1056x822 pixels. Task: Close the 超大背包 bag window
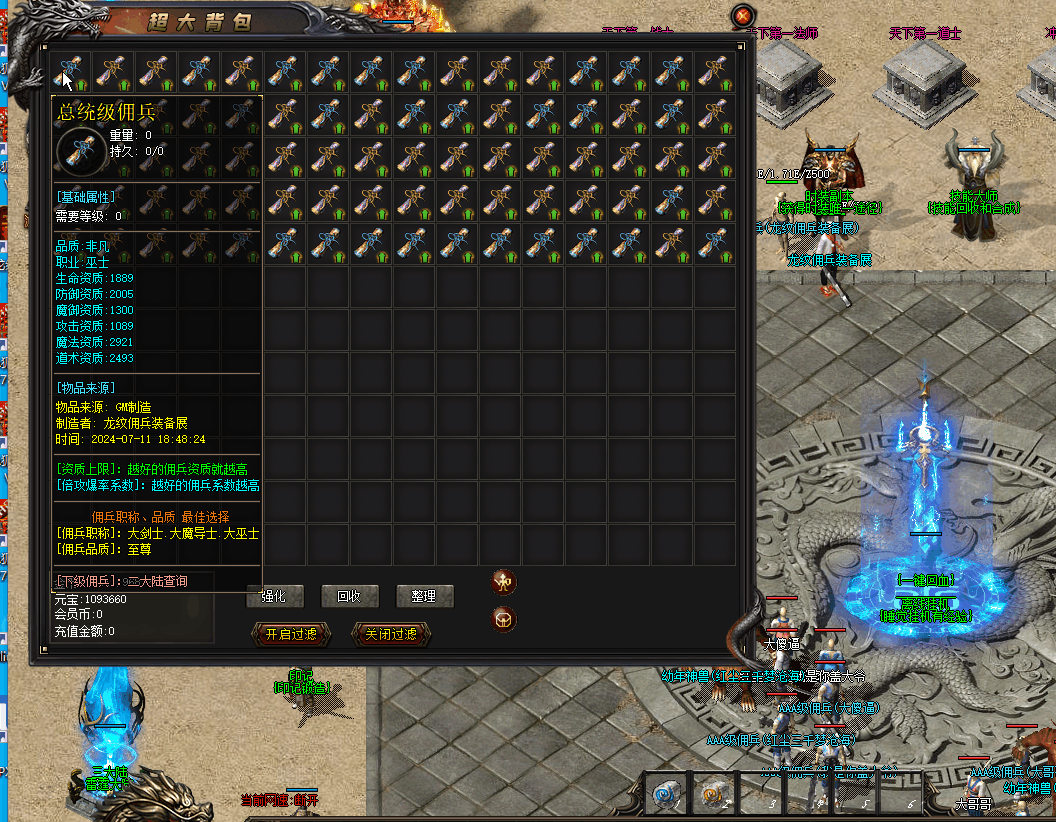(x=742, y=16)
